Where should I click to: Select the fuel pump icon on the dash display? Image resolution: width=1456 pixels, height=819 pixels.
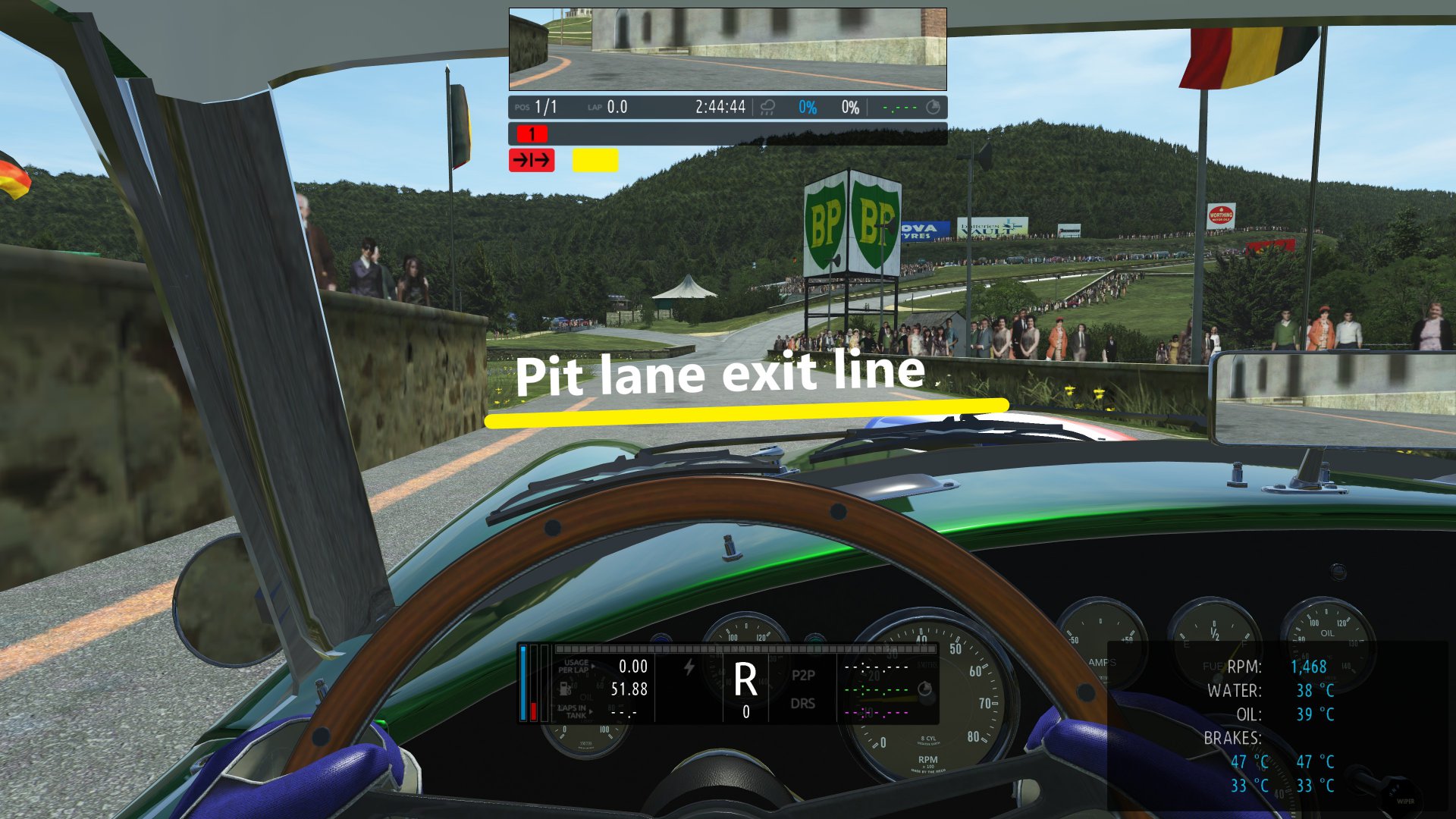(564, 689)
